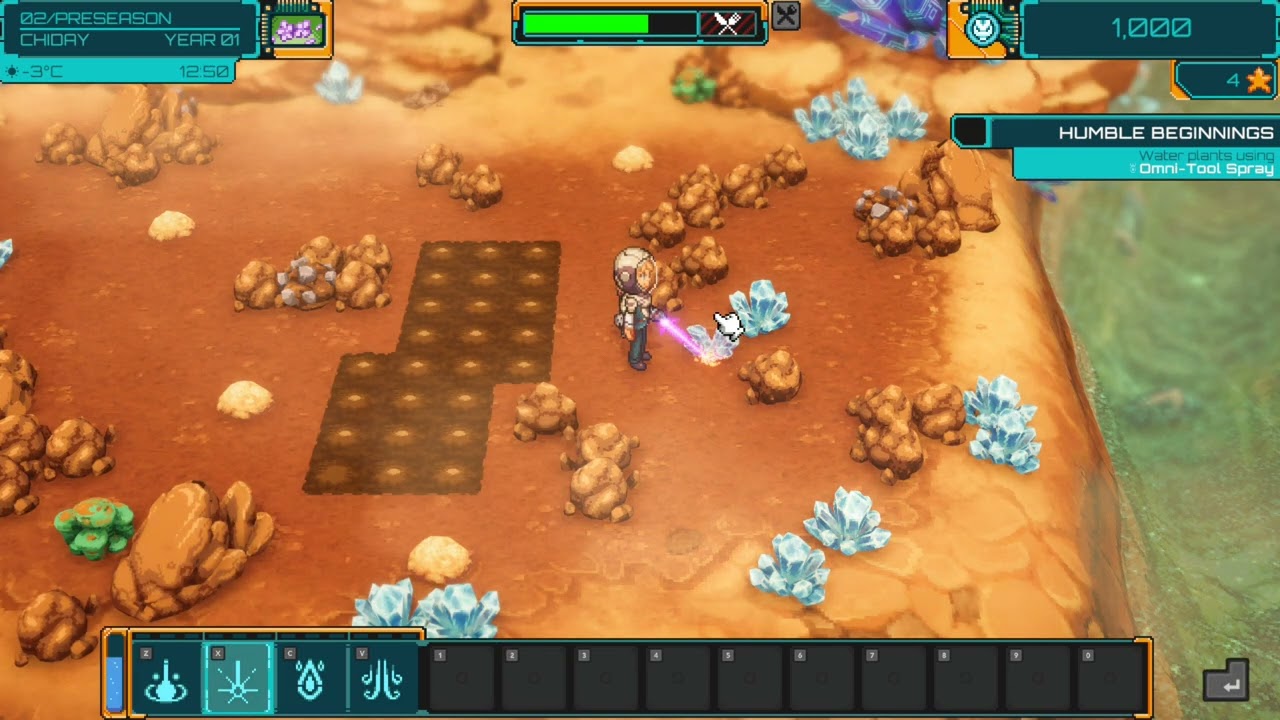
Task: Open the season calendar flower icon
Action: coord(297,29)
